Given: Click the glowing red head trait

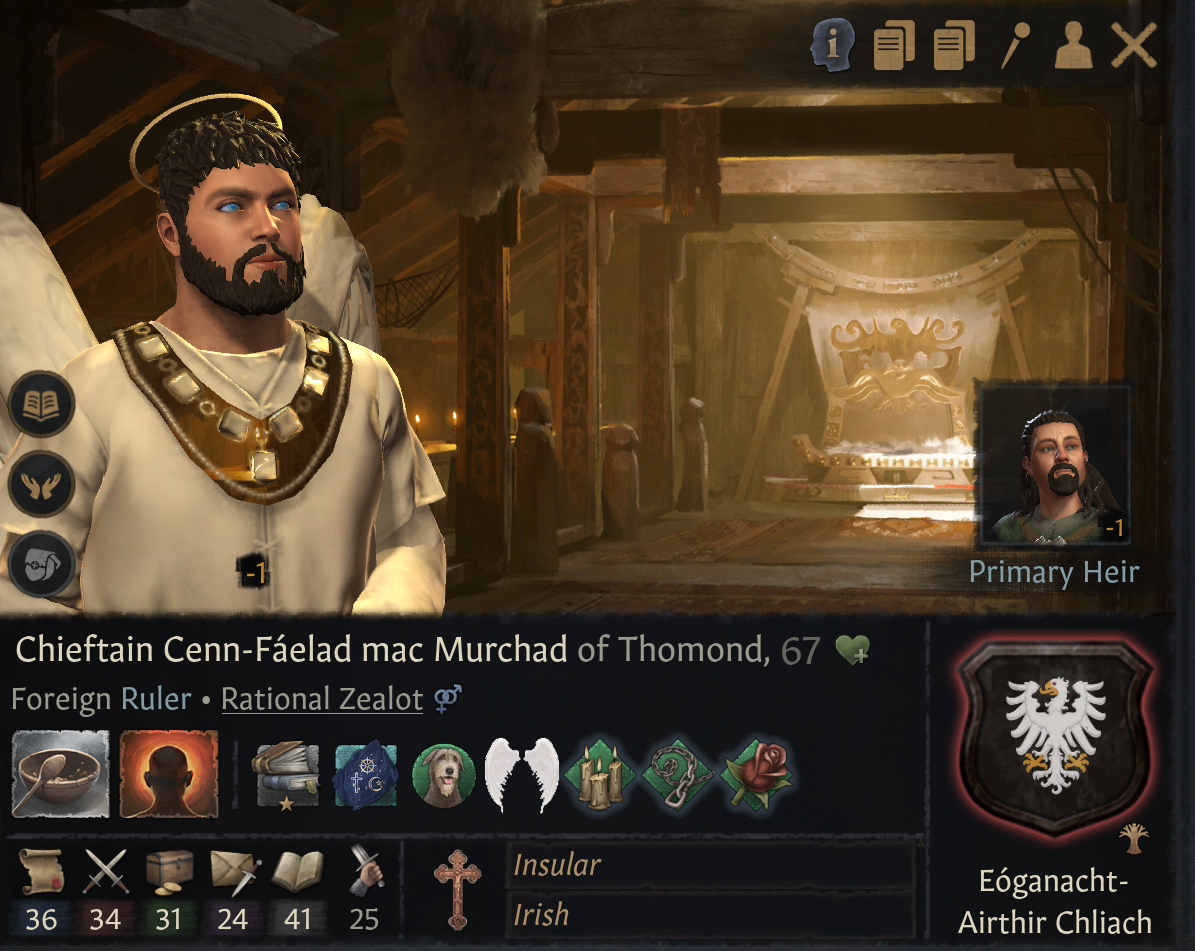Looking at the screenshot, I should pyautogui.click(x=169, y=774).
